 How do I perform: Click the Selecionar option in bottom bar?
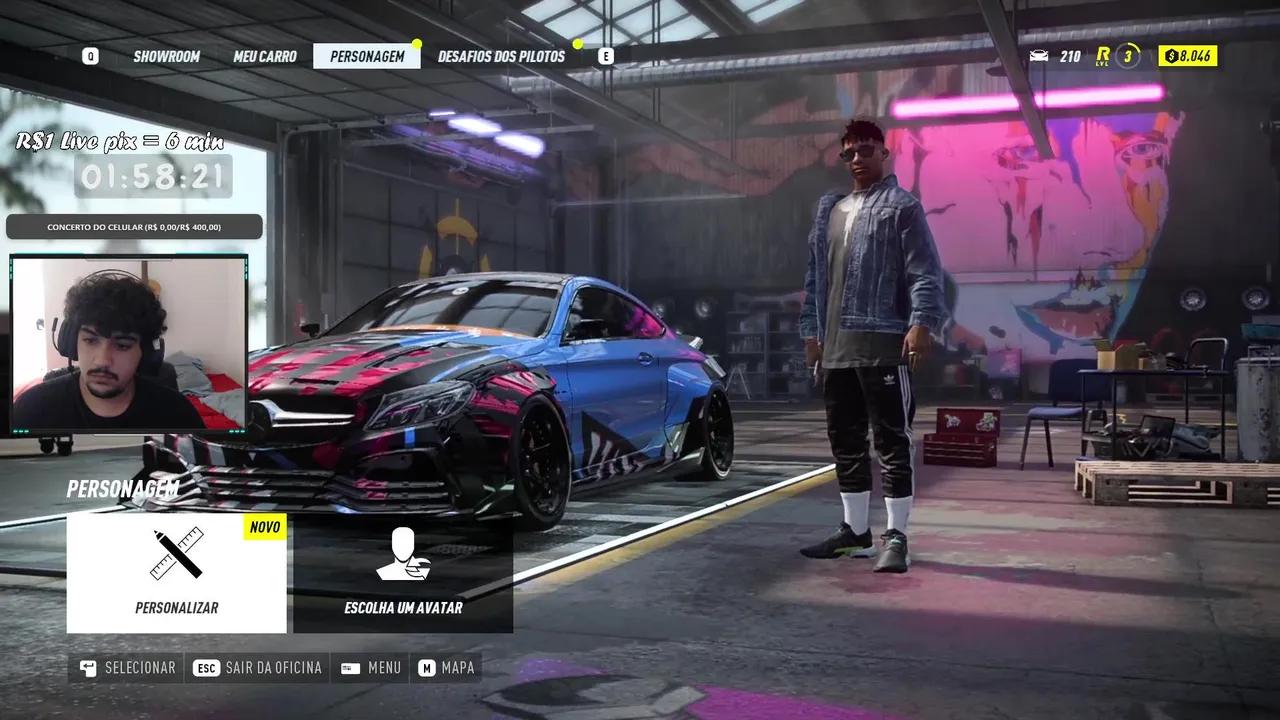(x=127, y=667)
